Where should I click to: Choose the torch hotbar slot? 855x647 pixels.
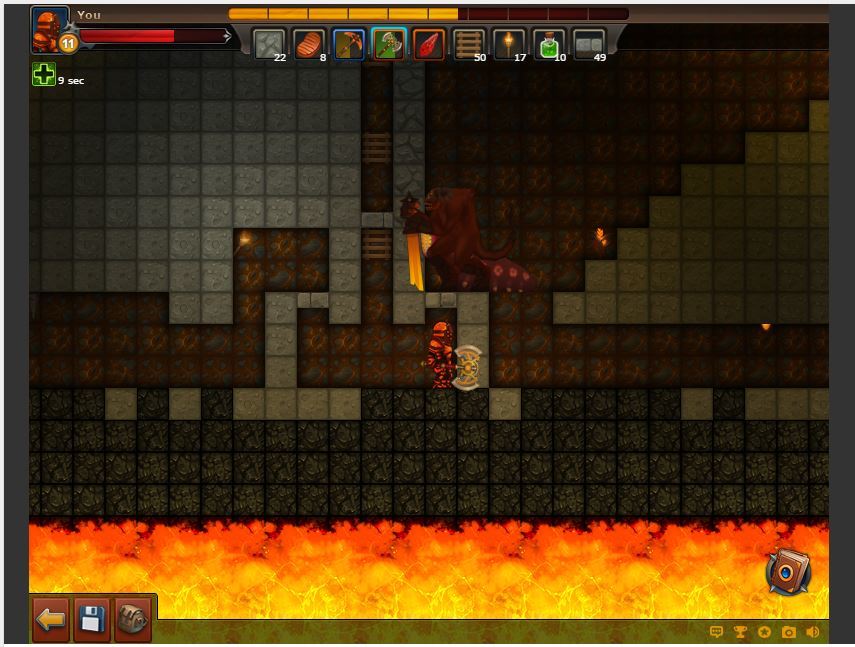(509, 44)
